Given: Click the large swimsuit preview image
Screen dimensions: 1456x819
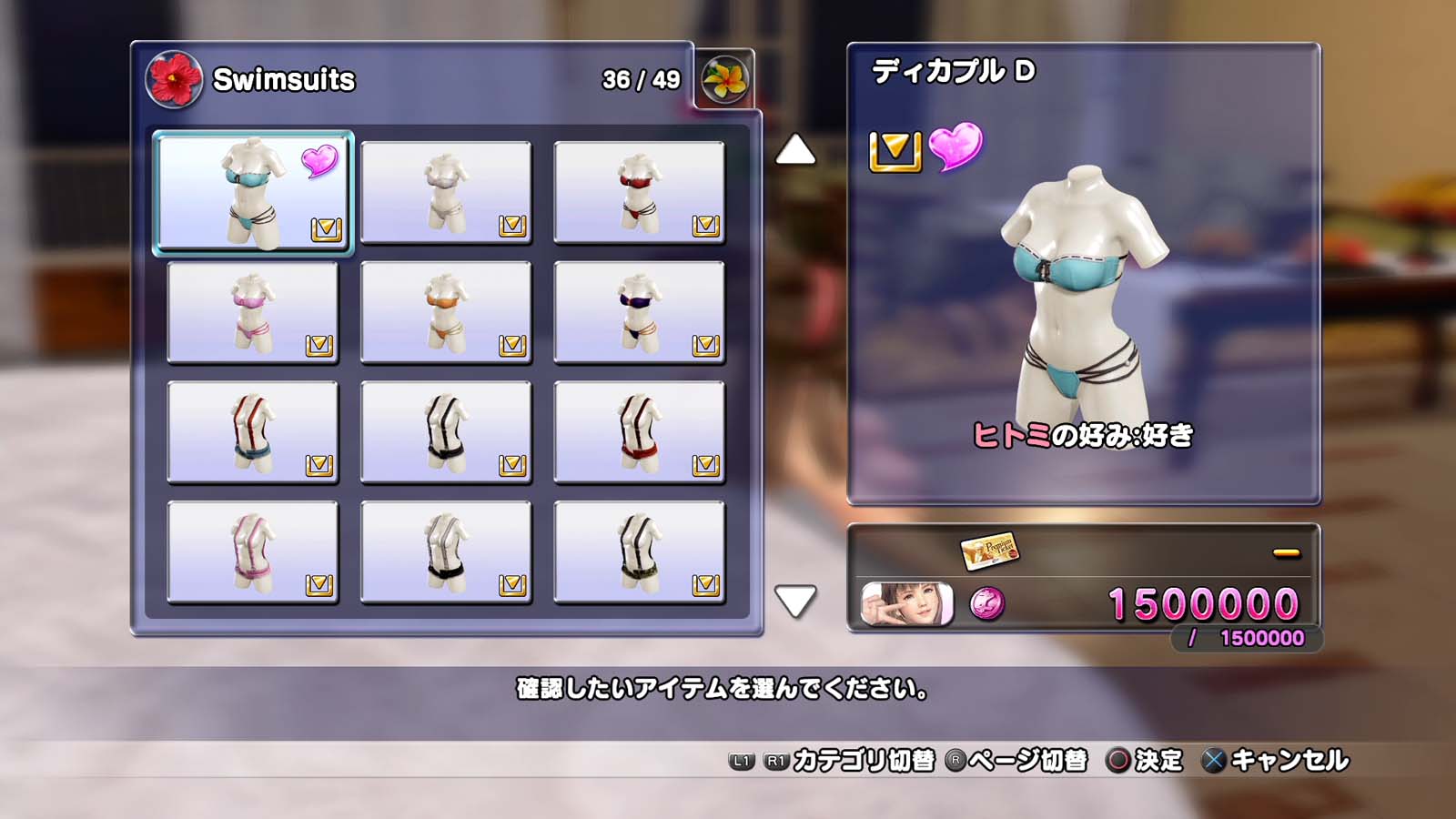Looking at the screenshot, I should pyautogui.click(x=1083, y=291).
